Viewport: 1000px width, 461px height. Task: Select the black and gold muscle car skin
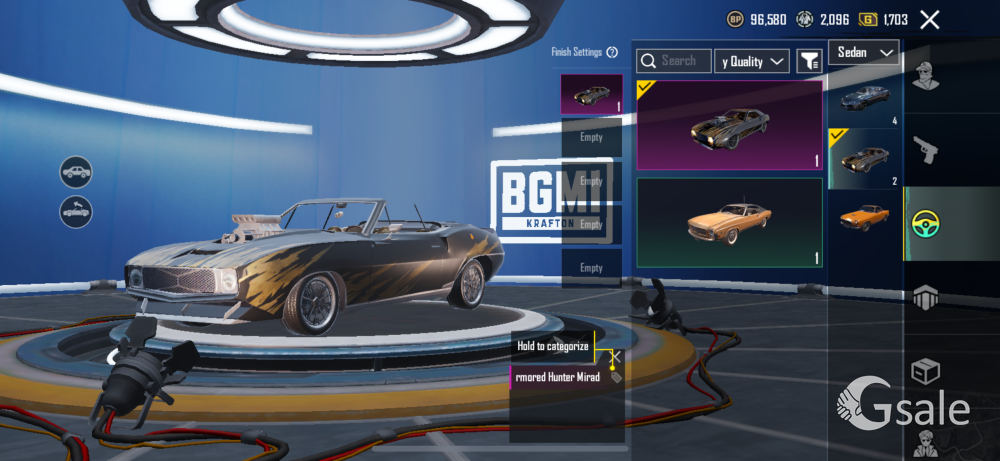(x=729, y=125)
